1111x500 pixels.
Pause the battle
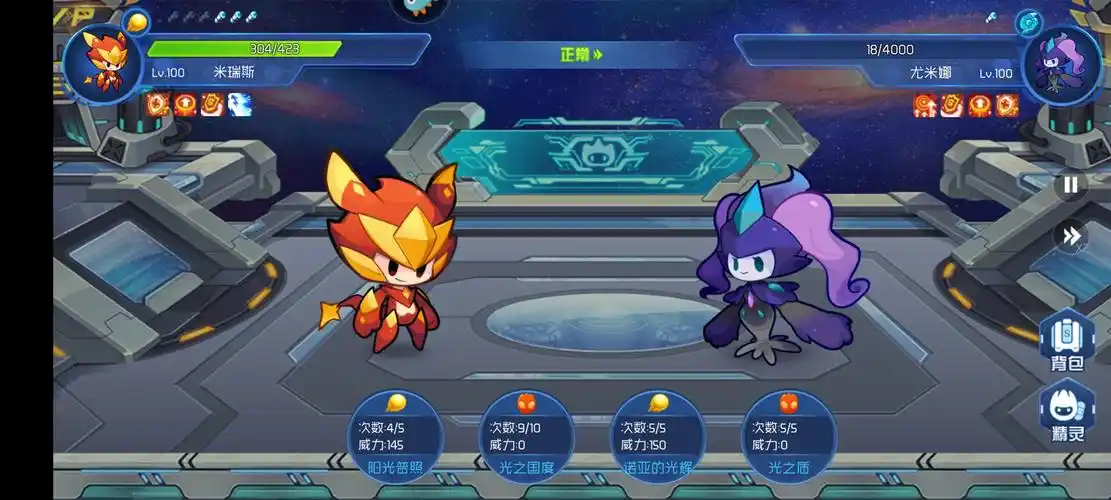(1070, 184)
